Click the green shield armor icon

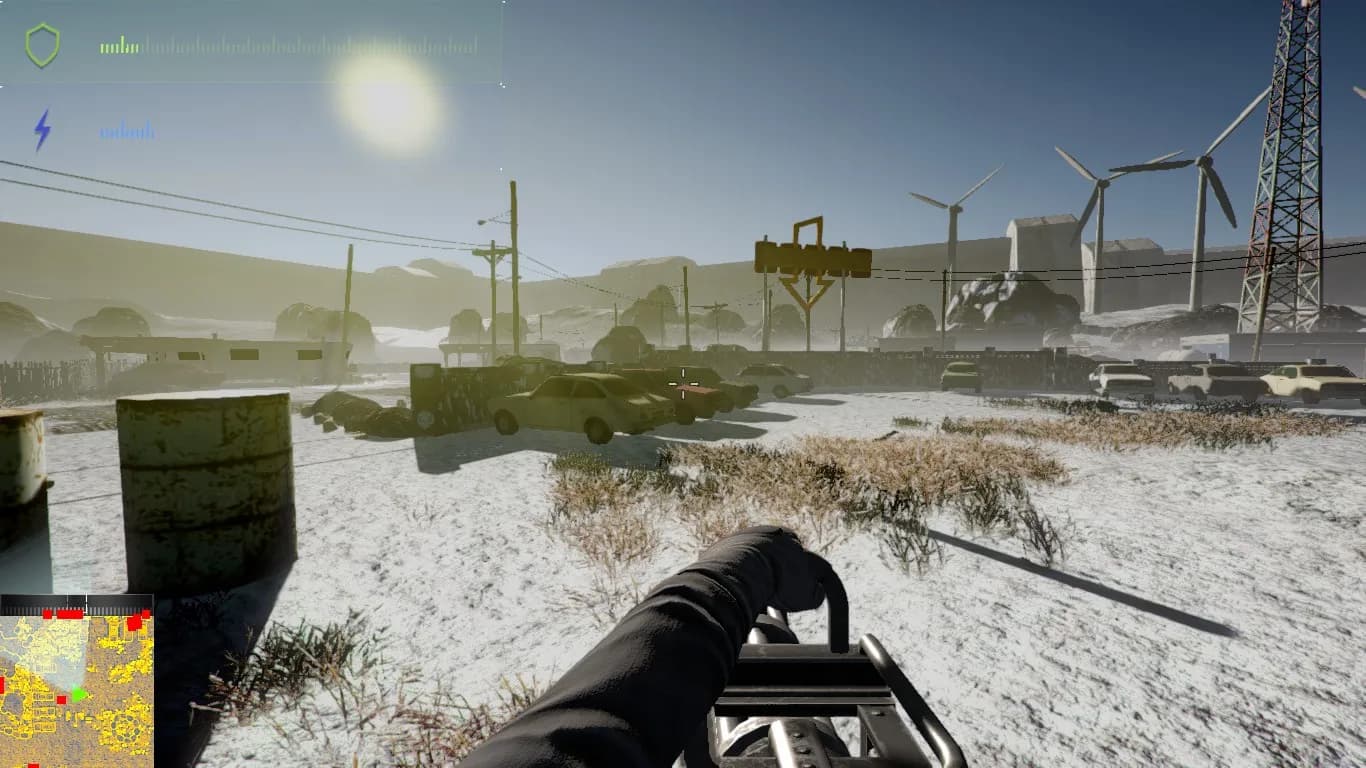click(43, 44)
